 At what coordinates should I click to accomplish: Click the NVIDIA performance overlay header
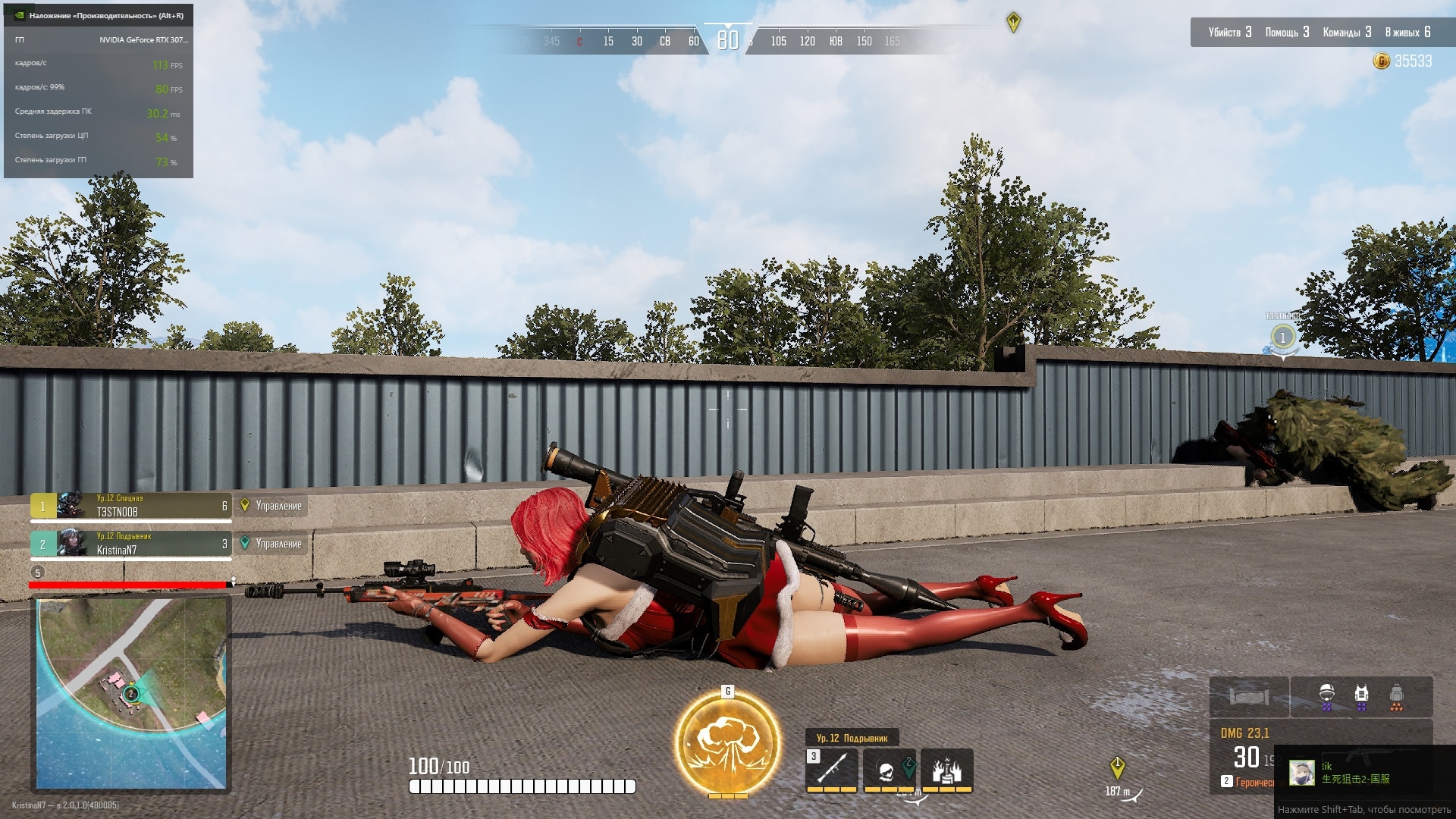pos(99,15)
